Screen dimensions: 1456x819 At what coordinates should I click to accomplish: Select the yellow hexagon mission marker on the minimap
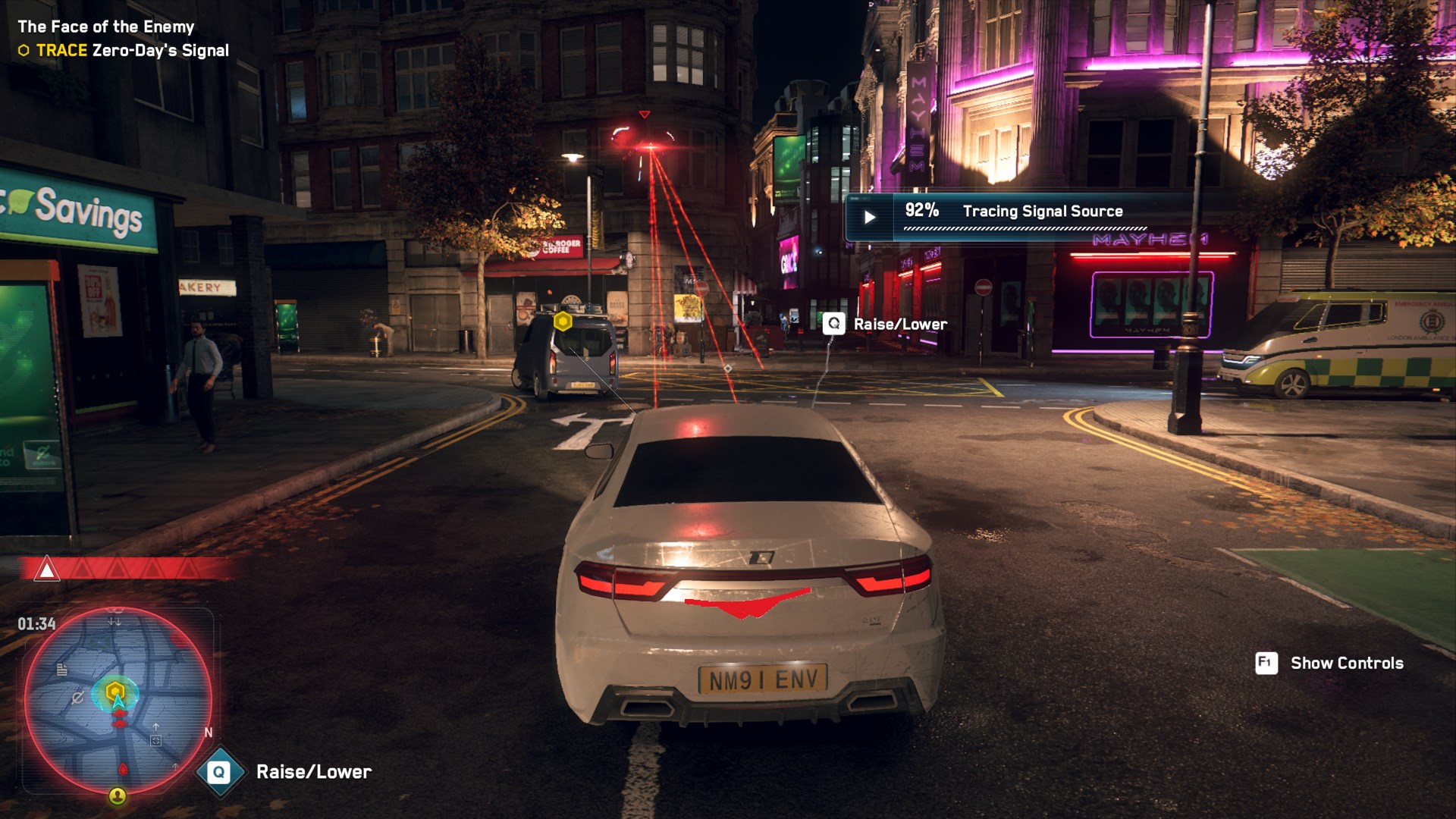(x=115, y=690)
